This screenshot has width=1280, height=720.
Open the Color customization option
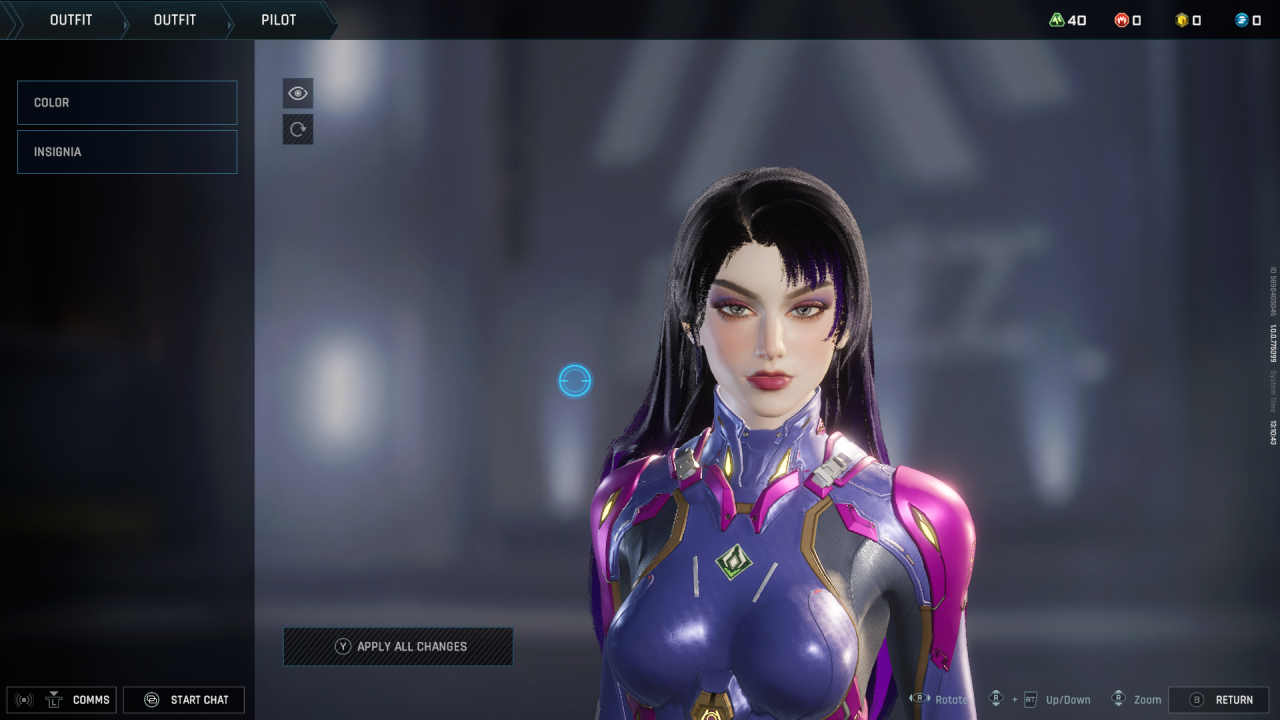127,103
